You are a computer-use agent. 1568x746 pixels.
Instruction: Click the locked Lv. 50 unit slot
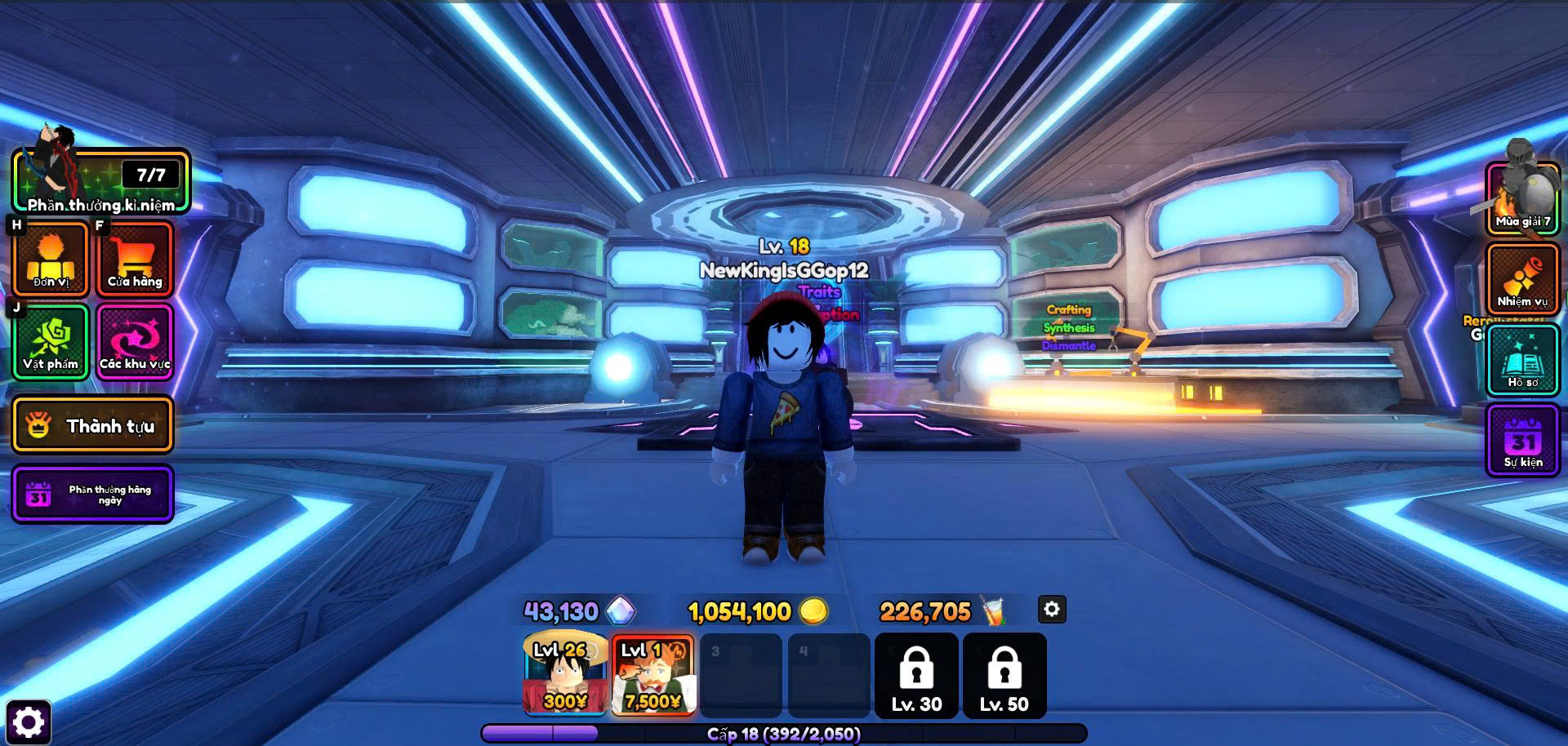(x=1004, y=676)
